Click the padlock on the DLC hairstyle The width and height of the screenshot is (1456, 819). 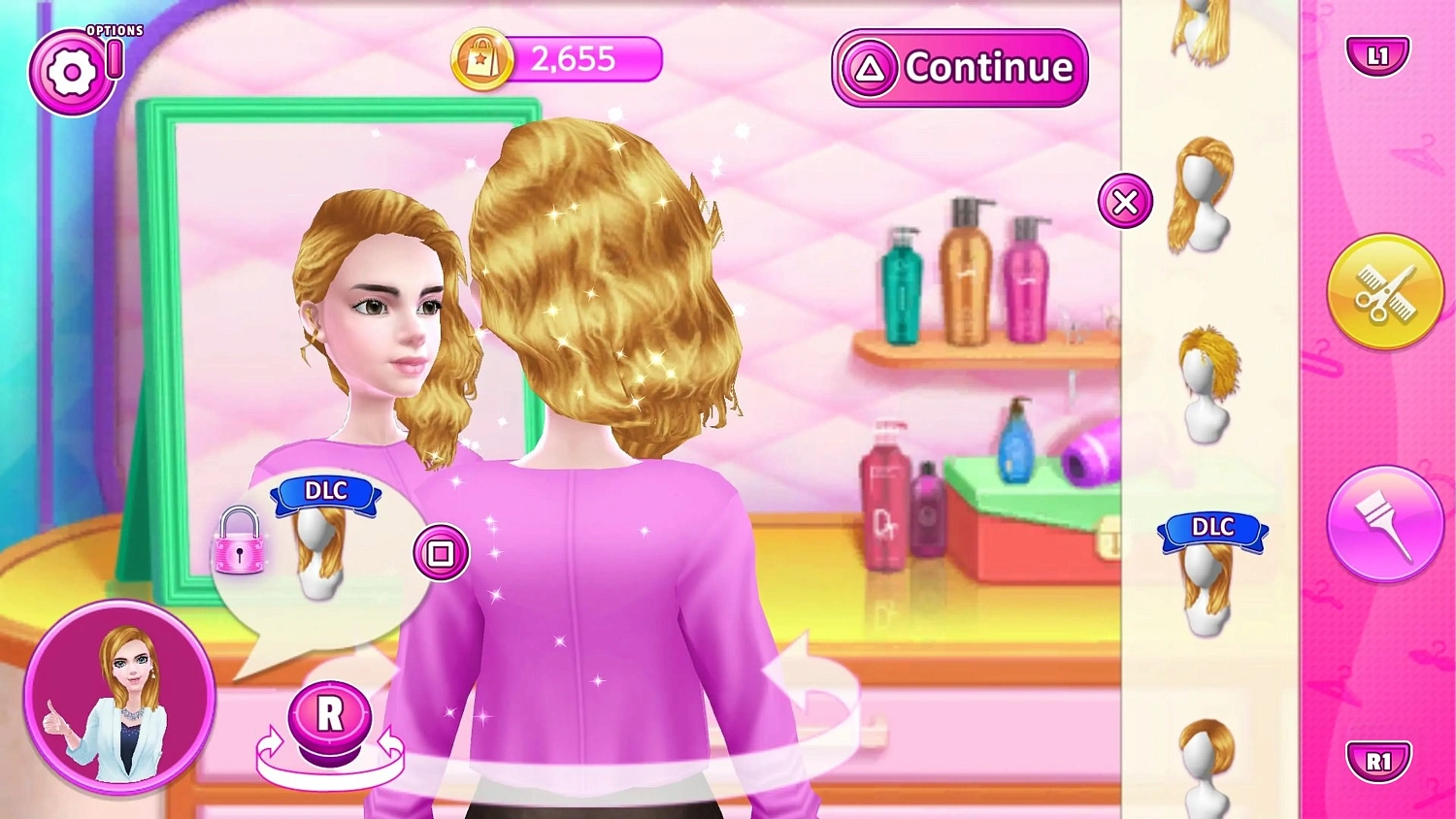tap(240, 549)
